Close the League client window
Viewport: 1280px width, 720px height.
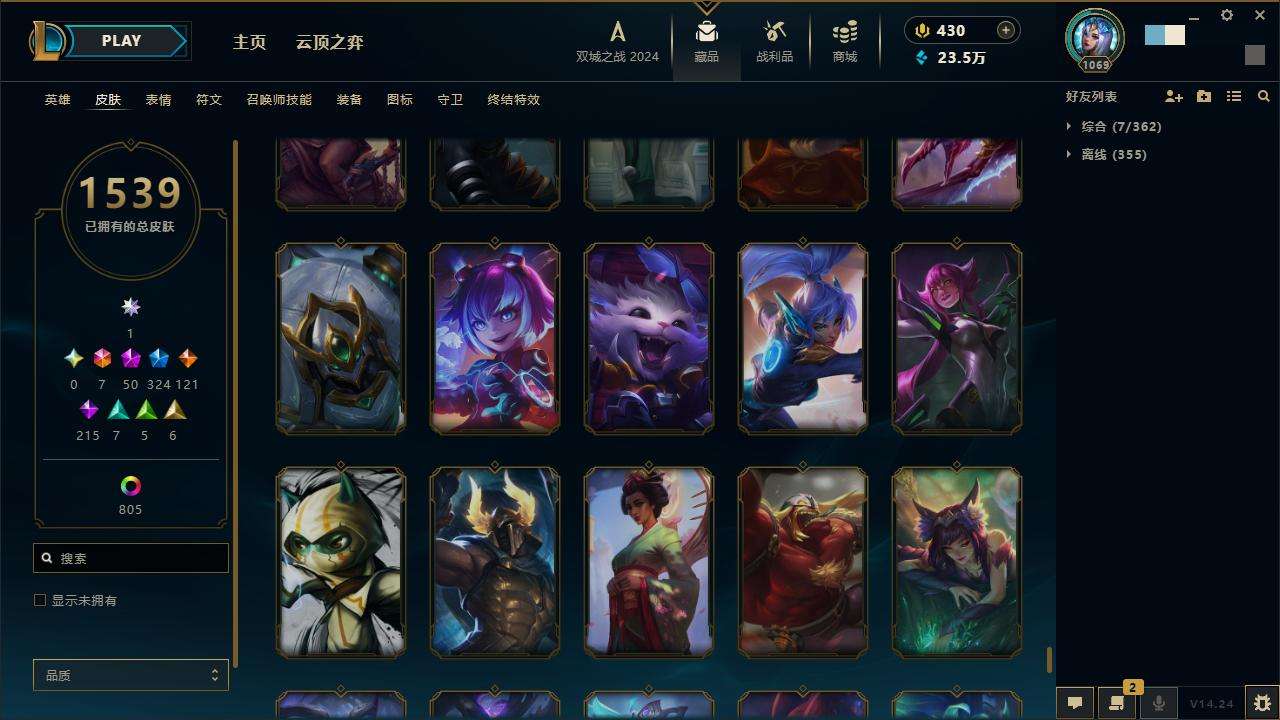point(1260,15)
